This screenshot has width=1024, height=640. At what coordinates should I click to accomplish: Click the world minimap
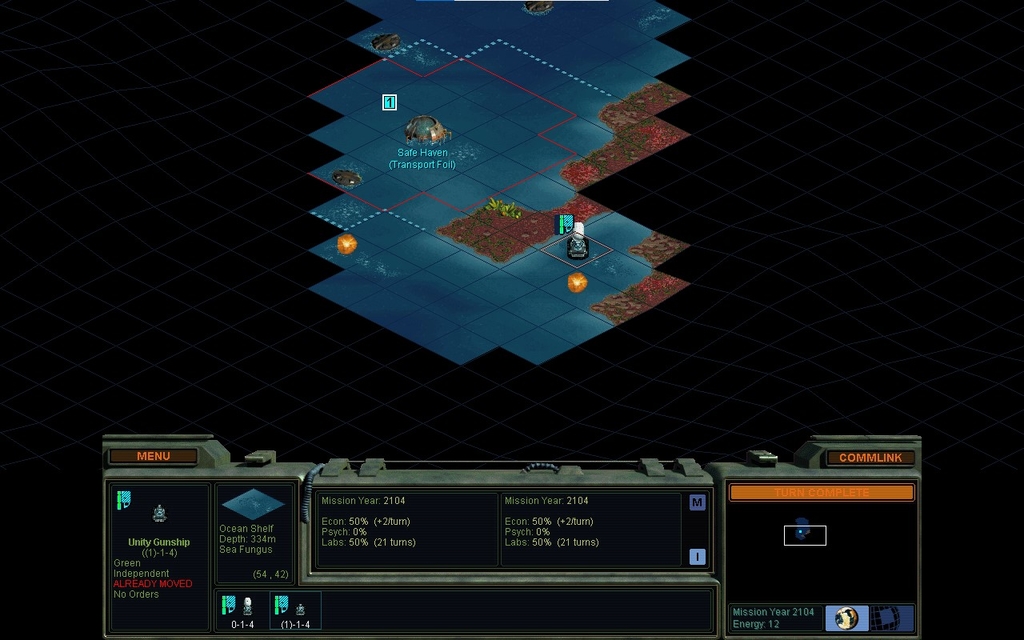[x=820, y=545]
